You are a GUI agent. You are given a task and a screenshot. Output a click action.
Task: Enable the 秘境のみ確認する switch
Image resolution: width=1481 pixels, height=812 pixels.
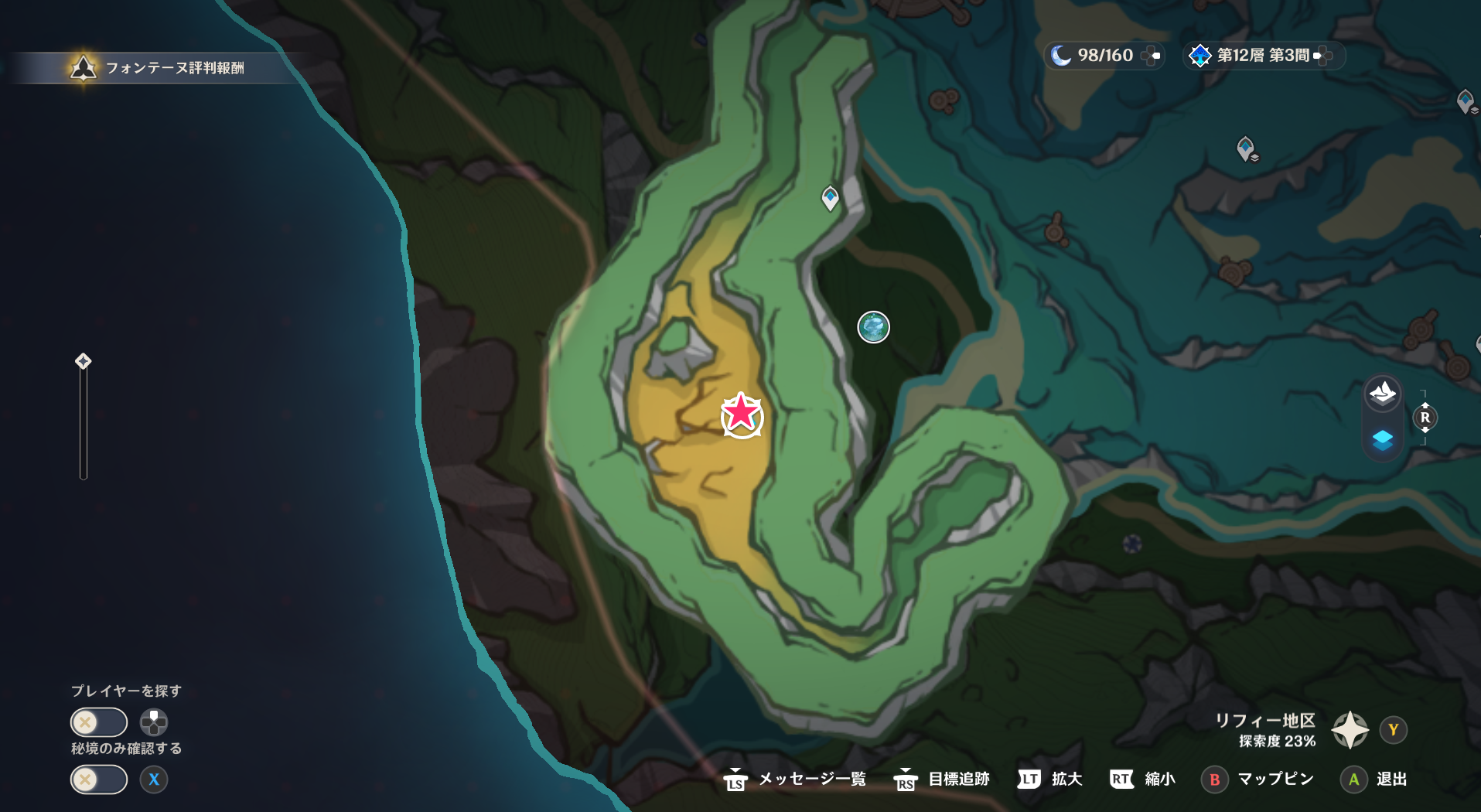98,780
